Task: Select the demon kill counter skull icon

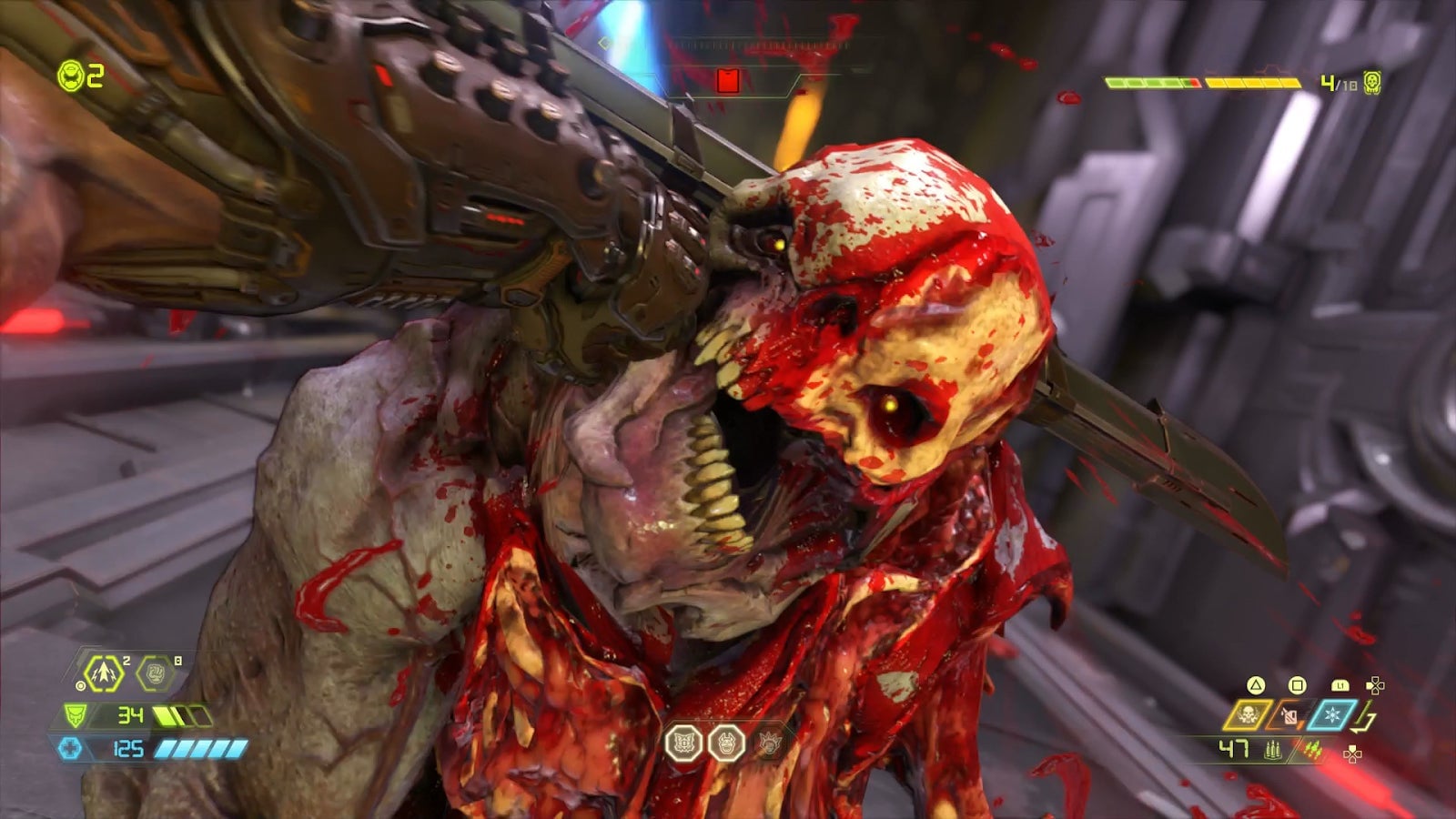Action: (1371, 83)
